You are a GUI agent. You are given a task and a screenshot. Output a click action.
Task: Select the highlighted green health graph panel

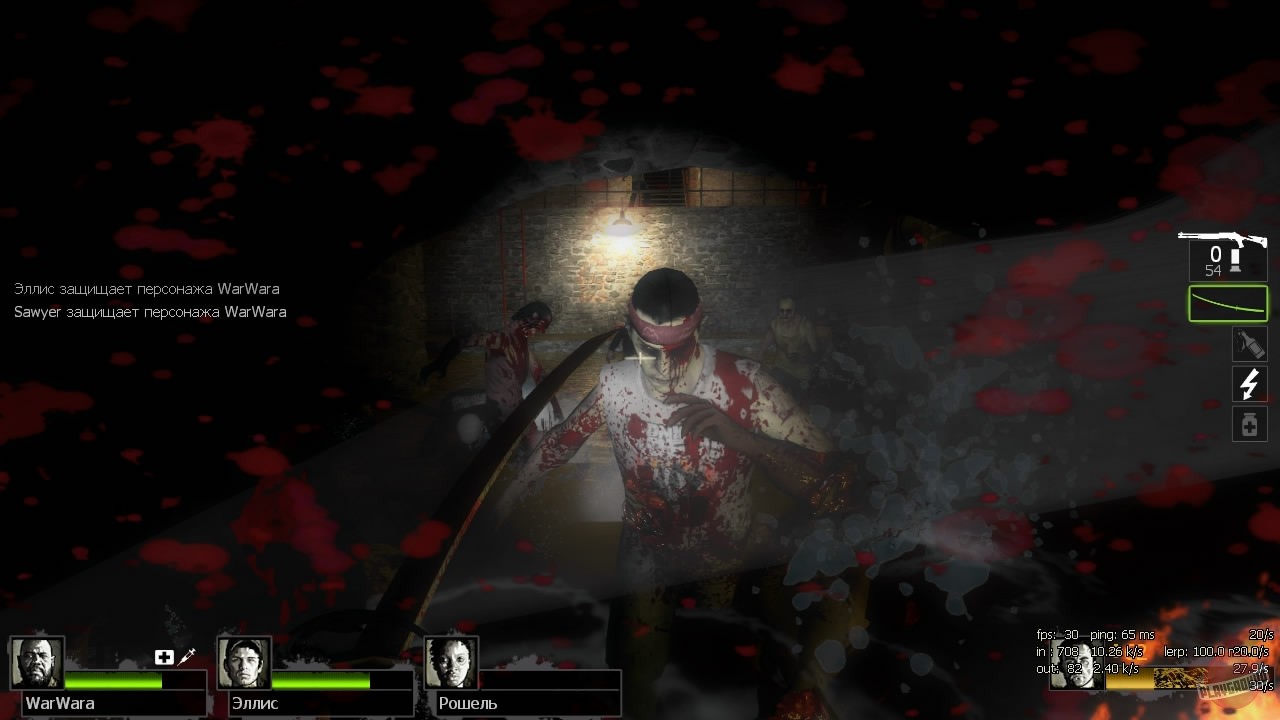click(x=1228, y=303)
